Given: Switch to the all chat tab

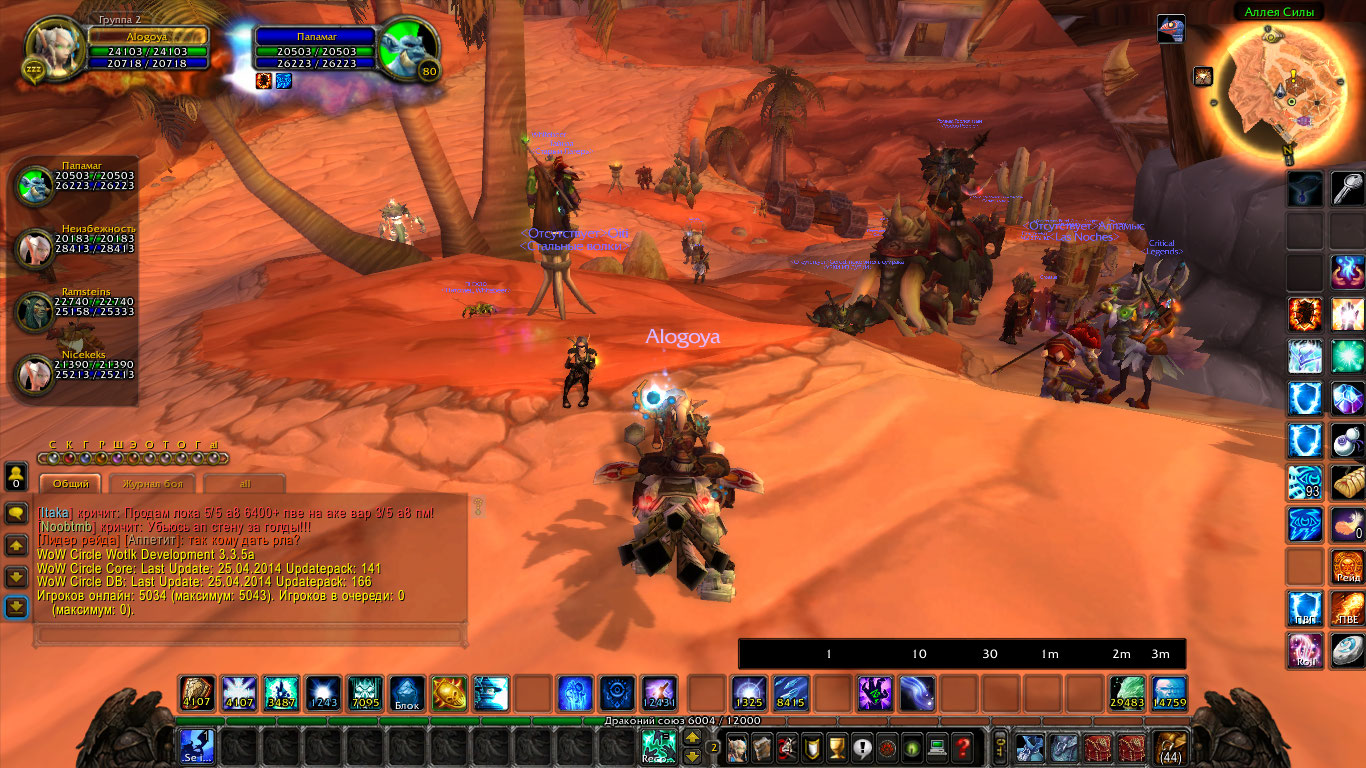Looking at the screenshot, I should pos(245,484).
